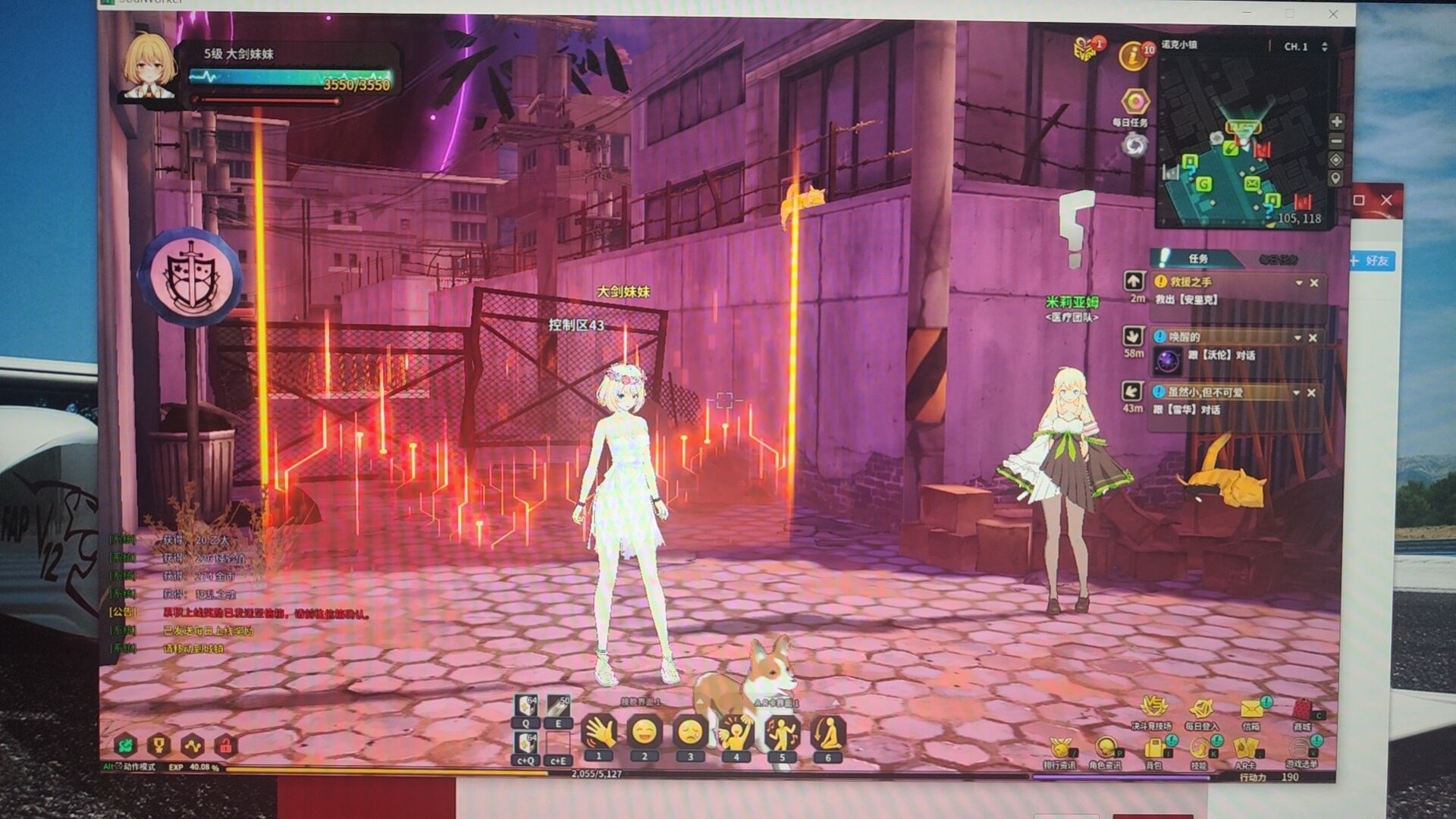Open the 技能 skills window

pos(1199,749)
